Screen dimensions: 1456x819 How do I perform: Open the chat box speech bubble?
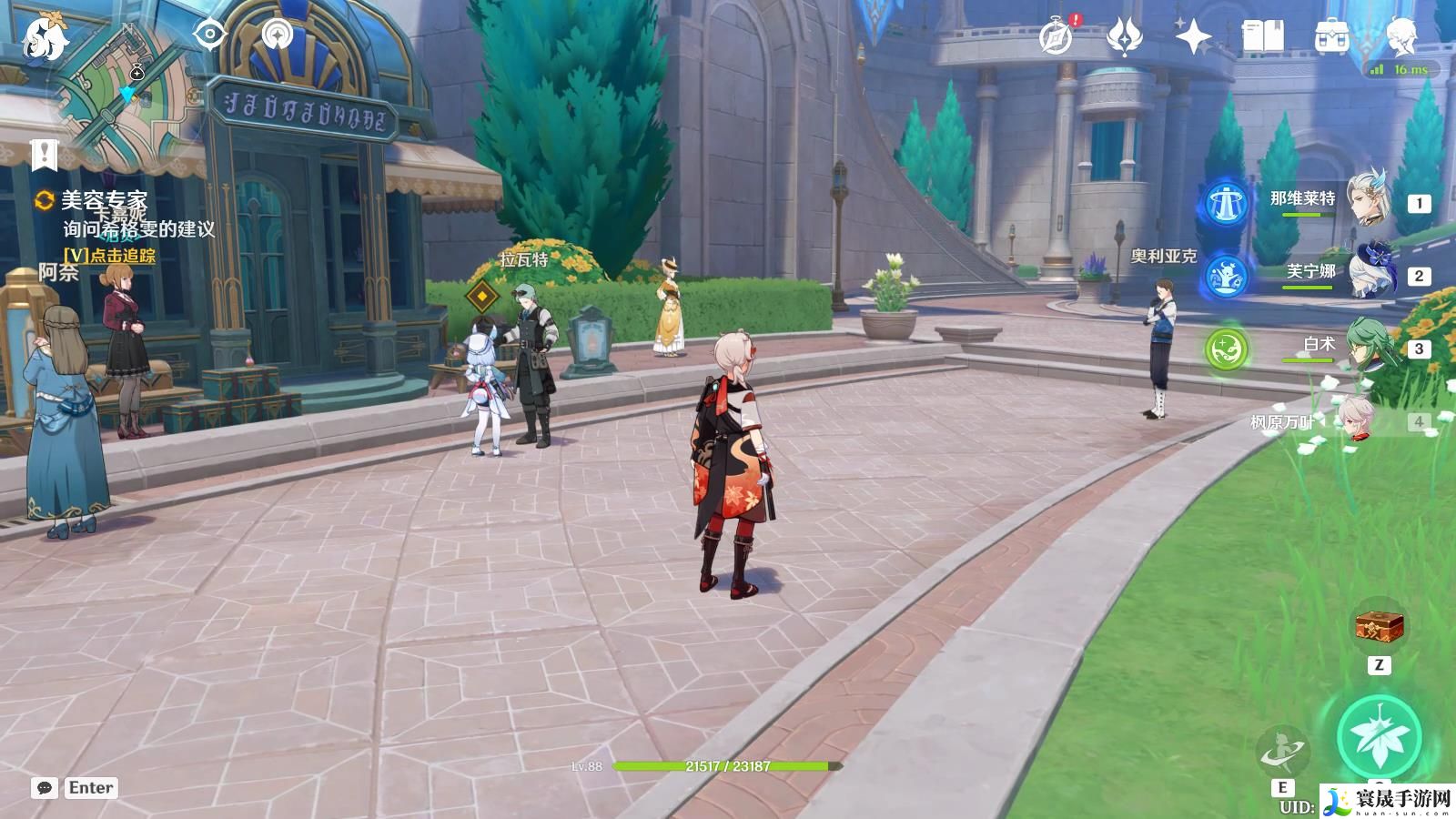coord(44,788)
